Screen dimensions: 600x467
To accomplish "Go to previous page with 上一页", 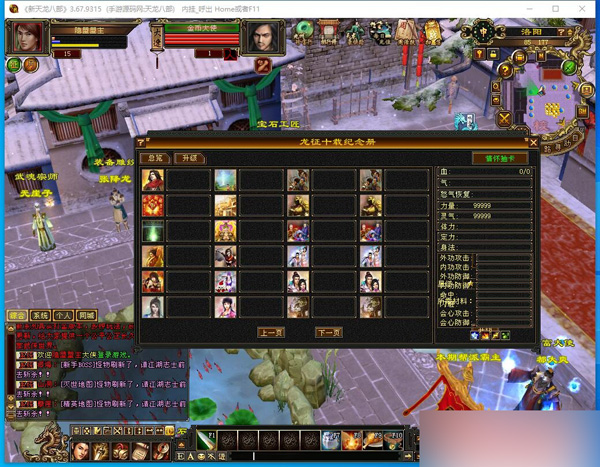I will click(271, 332).
